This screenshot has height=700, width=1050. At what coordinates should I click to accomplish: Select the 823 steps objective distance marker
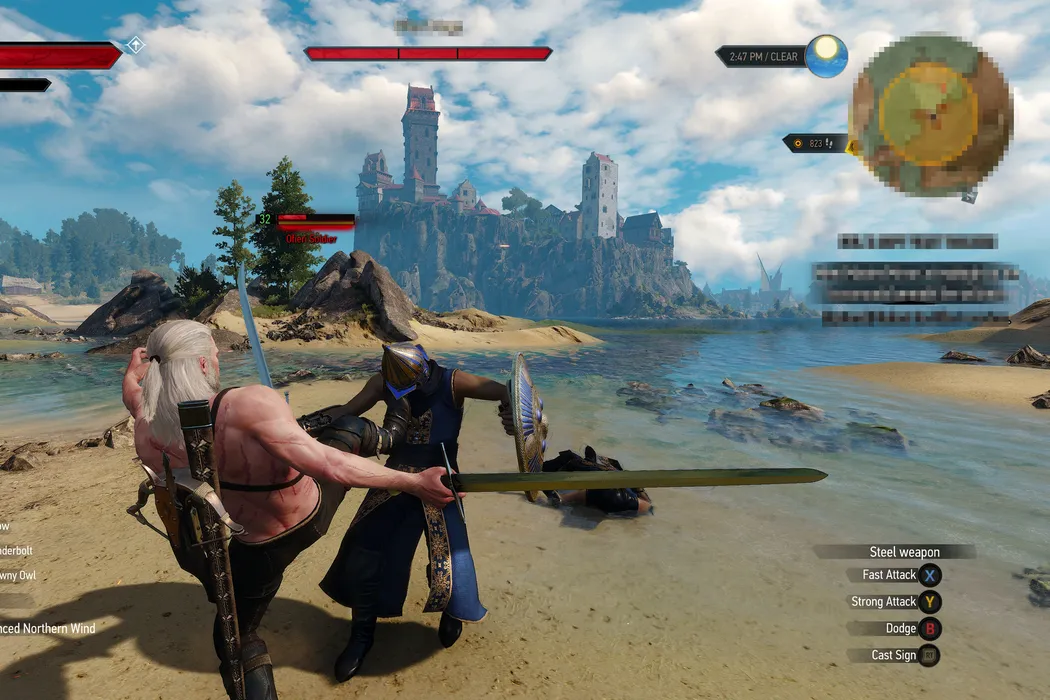point(817,143)
